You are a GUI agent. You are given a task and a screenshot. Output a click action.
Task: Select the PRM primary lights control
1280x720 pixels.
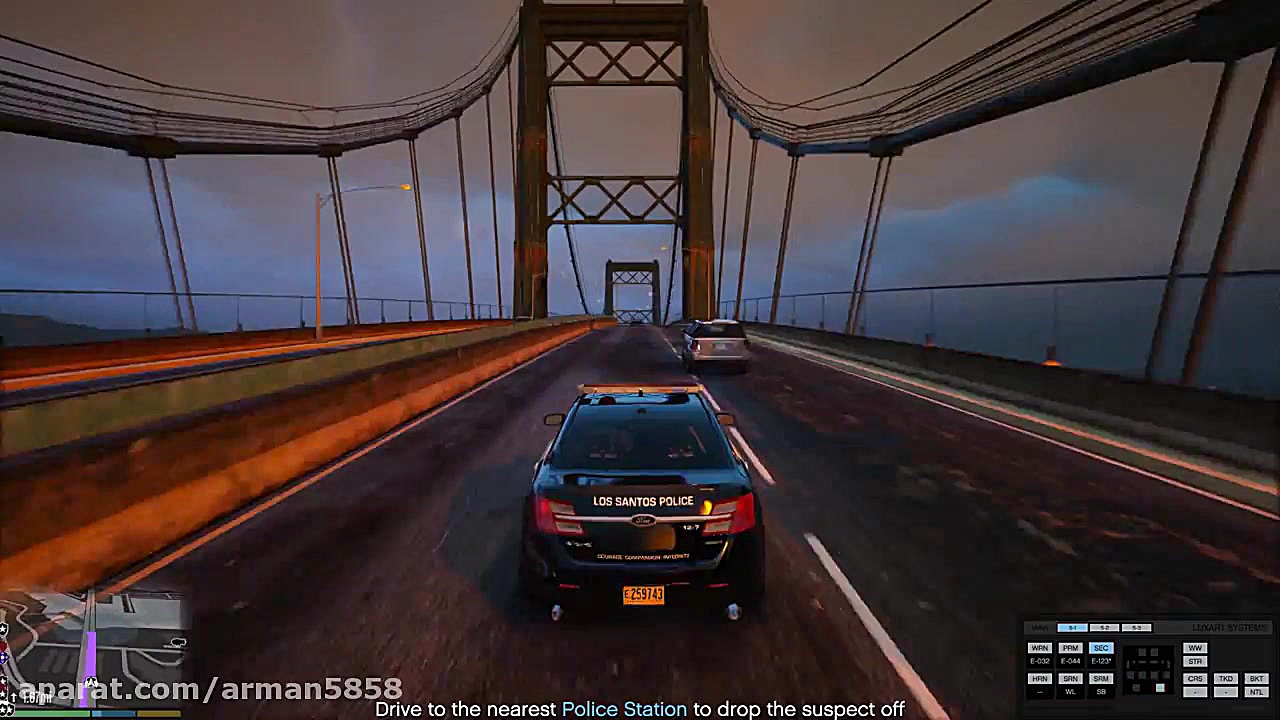click(1070, 648)
